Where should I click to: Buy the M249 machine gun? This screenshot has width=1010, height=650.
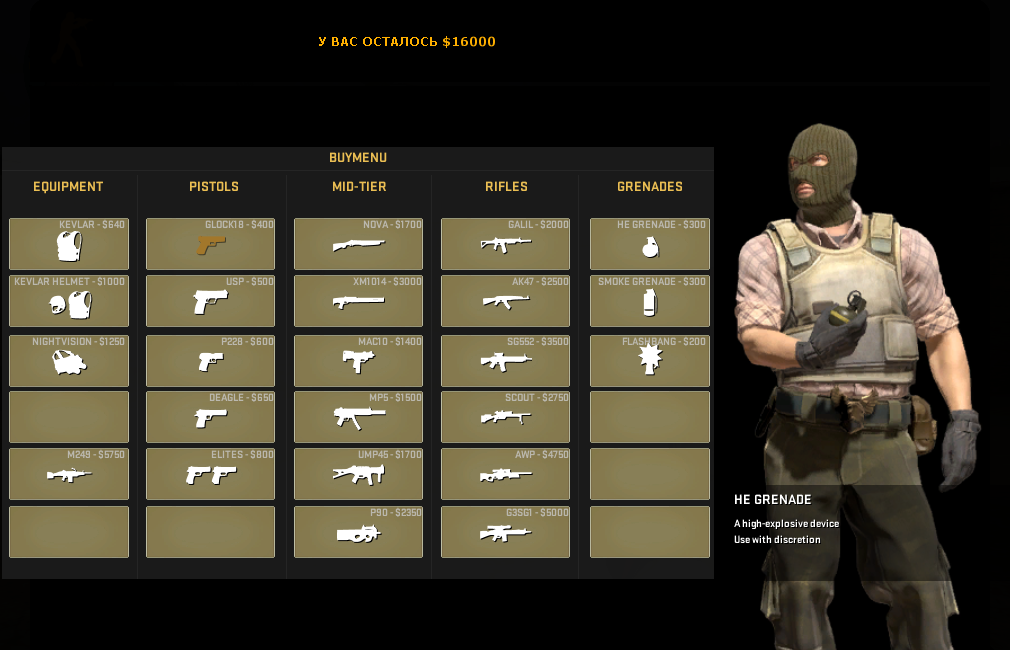69,474
